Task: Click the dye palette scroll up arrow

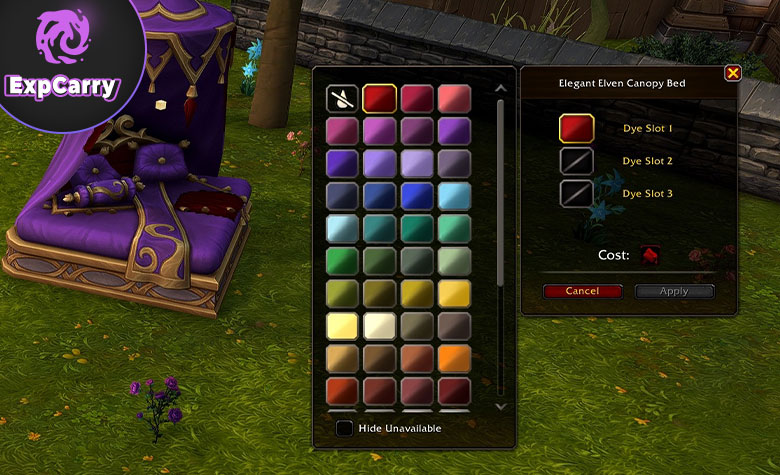Action: click(x=501, y=88)
